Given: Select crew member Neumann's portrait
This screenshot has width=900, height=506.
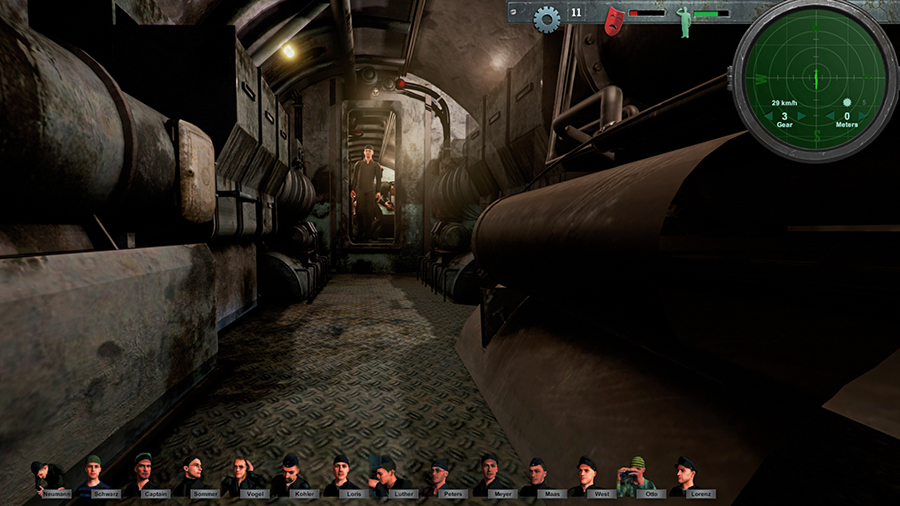Looking at the screenshot, I should coord(48,477).
